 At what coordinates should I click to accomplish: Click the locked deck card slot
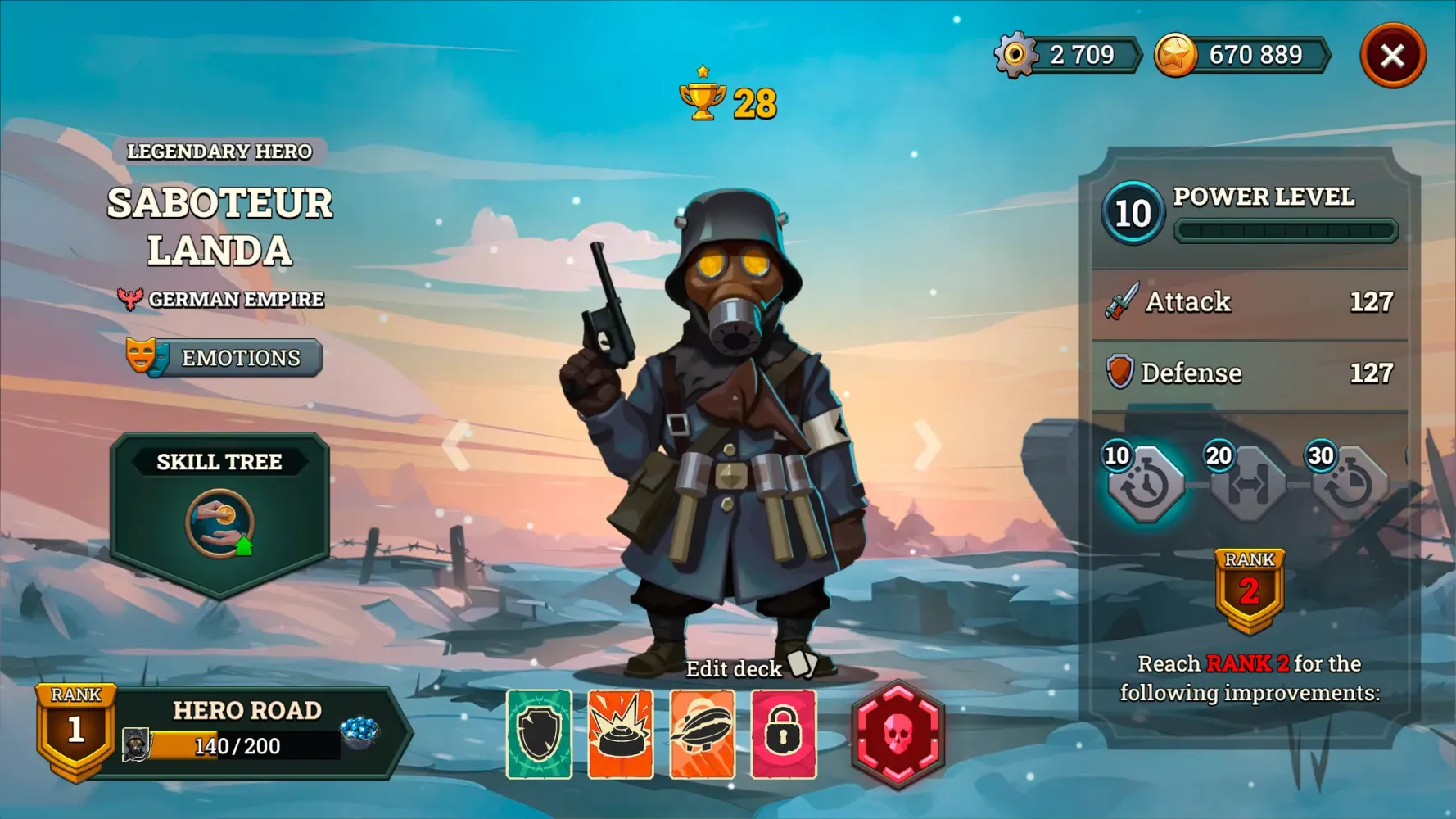pyautogui.click(x=784, y=735)
